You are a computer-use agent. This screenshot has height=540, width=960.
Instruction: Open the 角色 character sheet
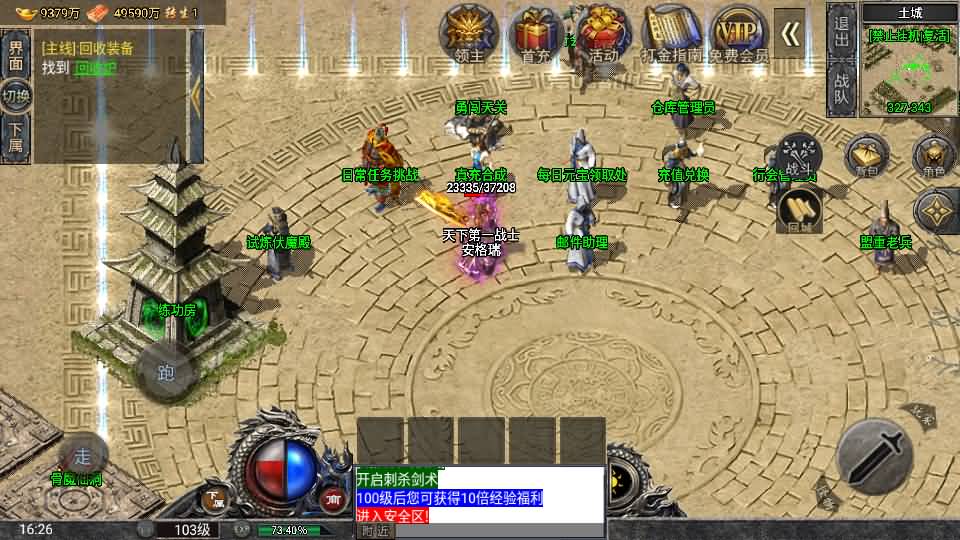coord(935,158)
